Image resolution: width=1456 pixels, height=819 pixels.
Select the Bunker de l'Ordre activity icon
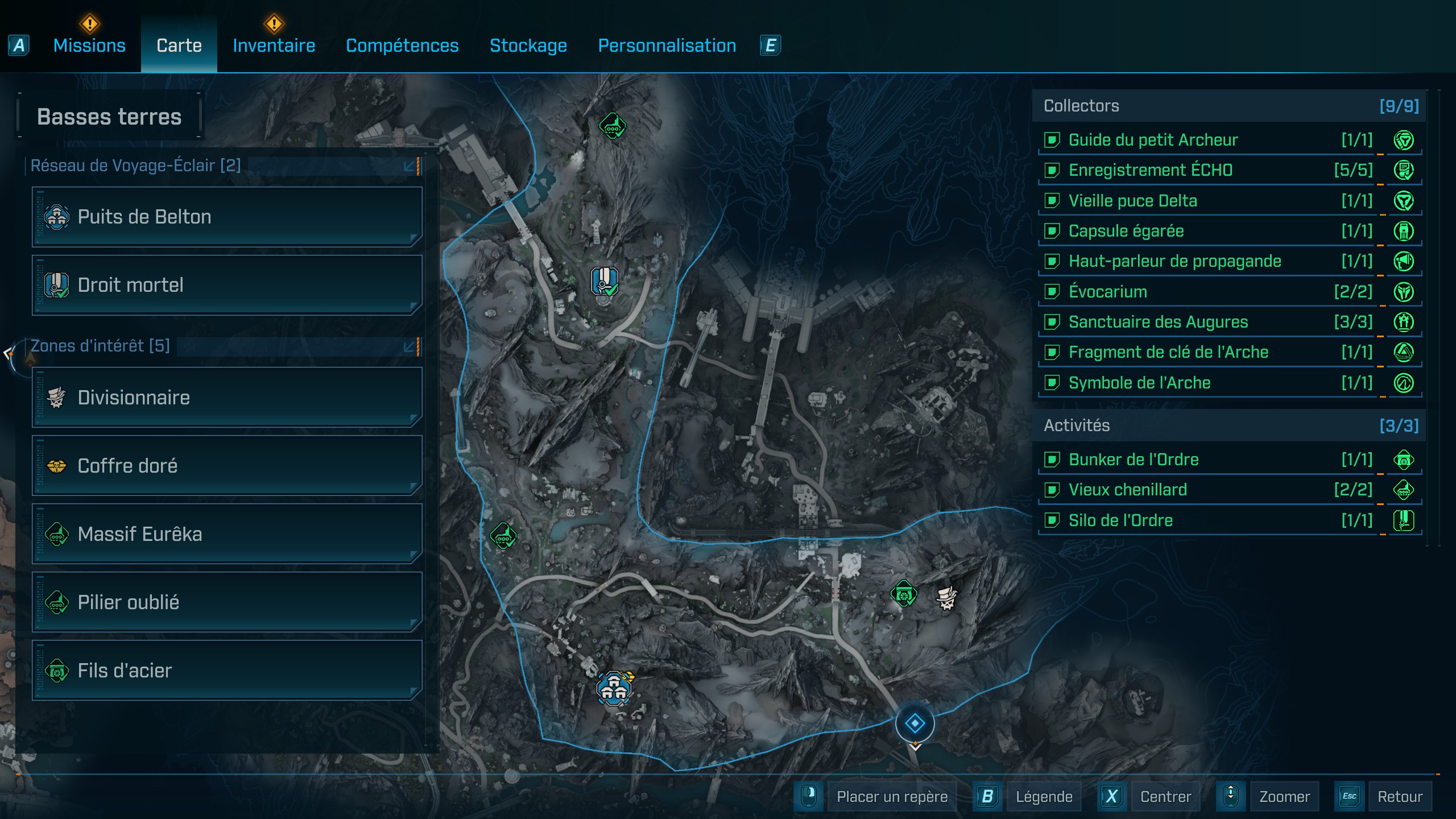tap(1405, 460)
